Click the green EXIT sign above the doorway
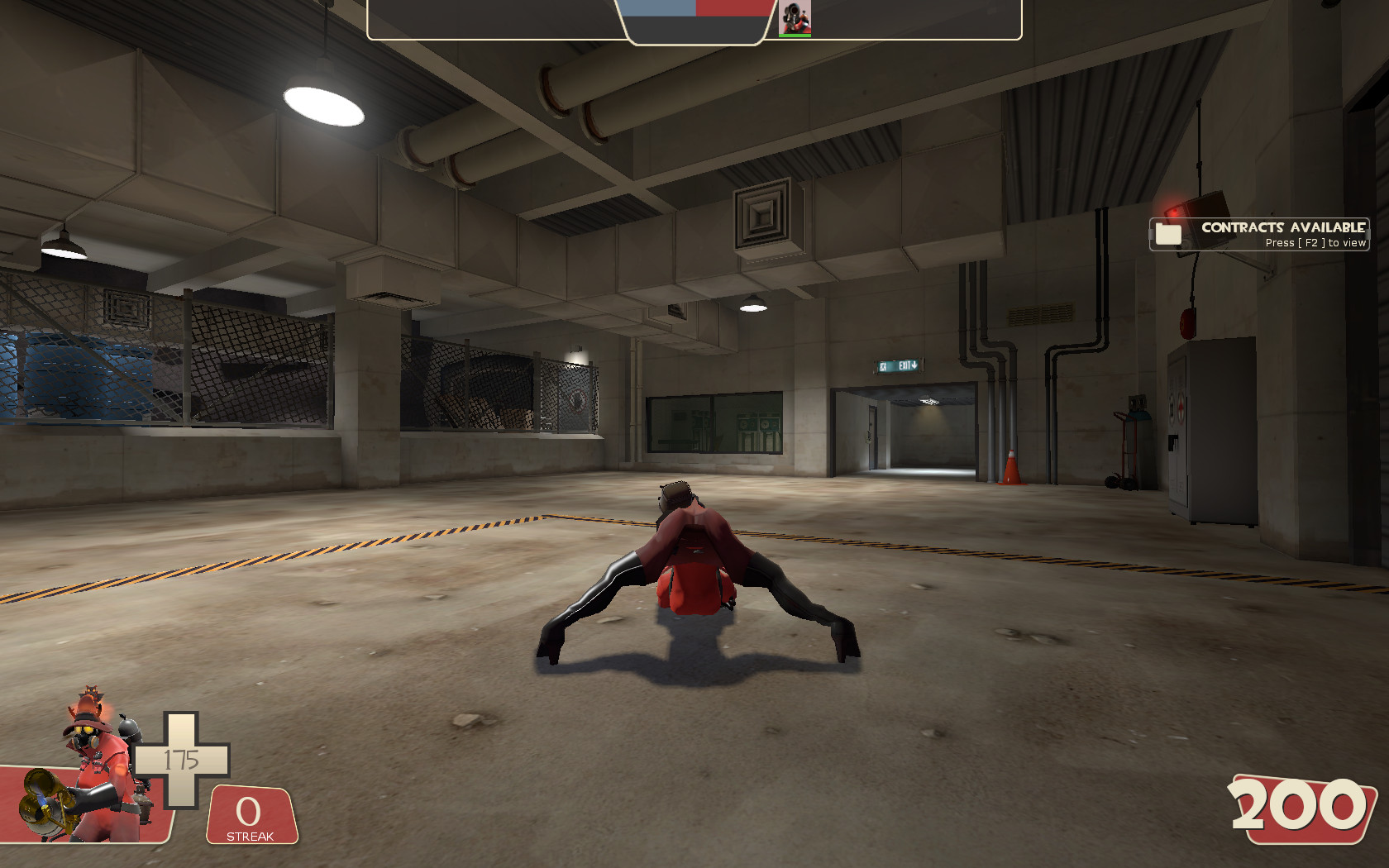1389x868 pixels. (x=900, y=365)
